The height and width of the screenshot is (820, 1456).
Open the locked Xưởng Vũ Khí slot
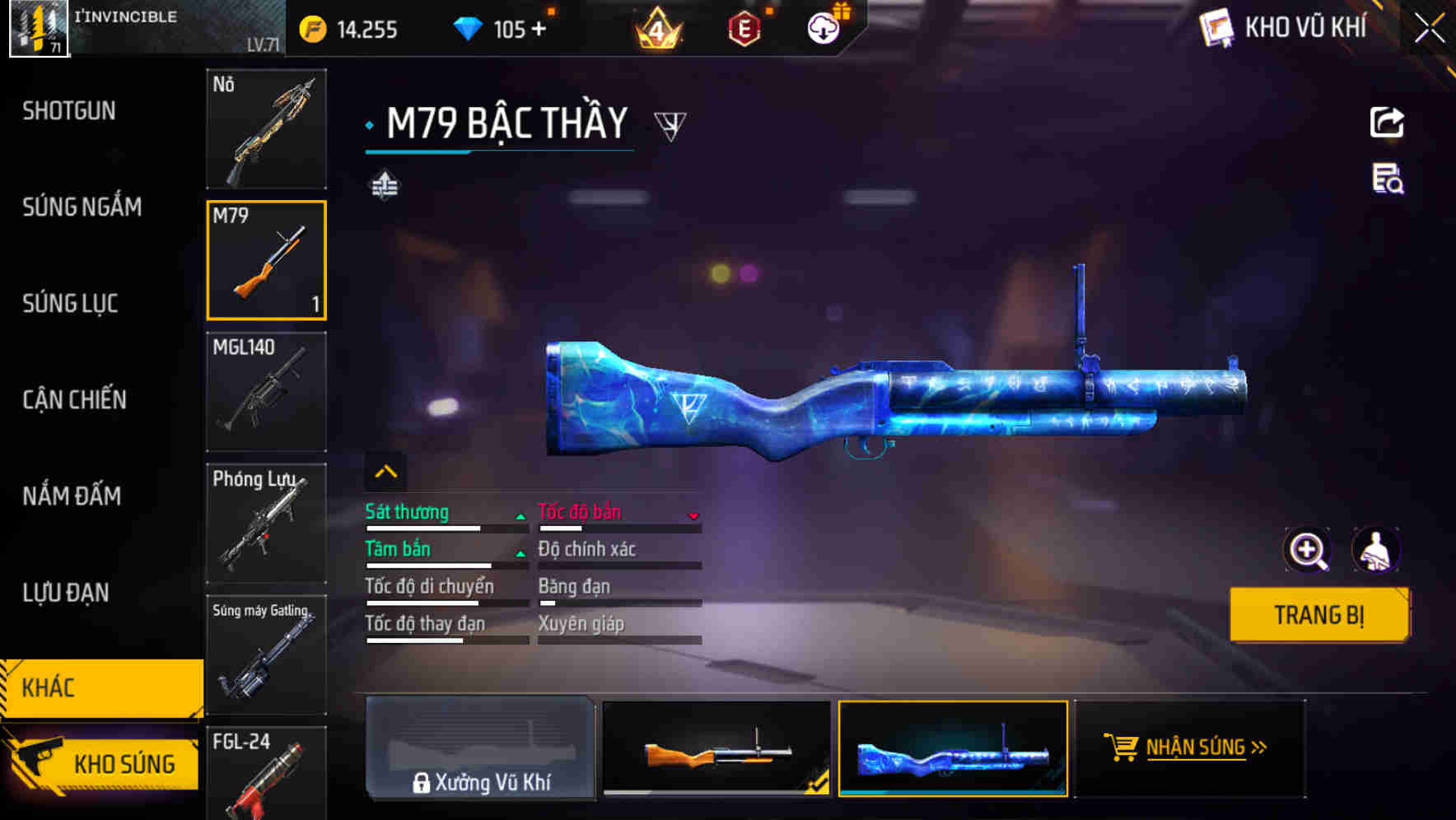click(481, 748)
